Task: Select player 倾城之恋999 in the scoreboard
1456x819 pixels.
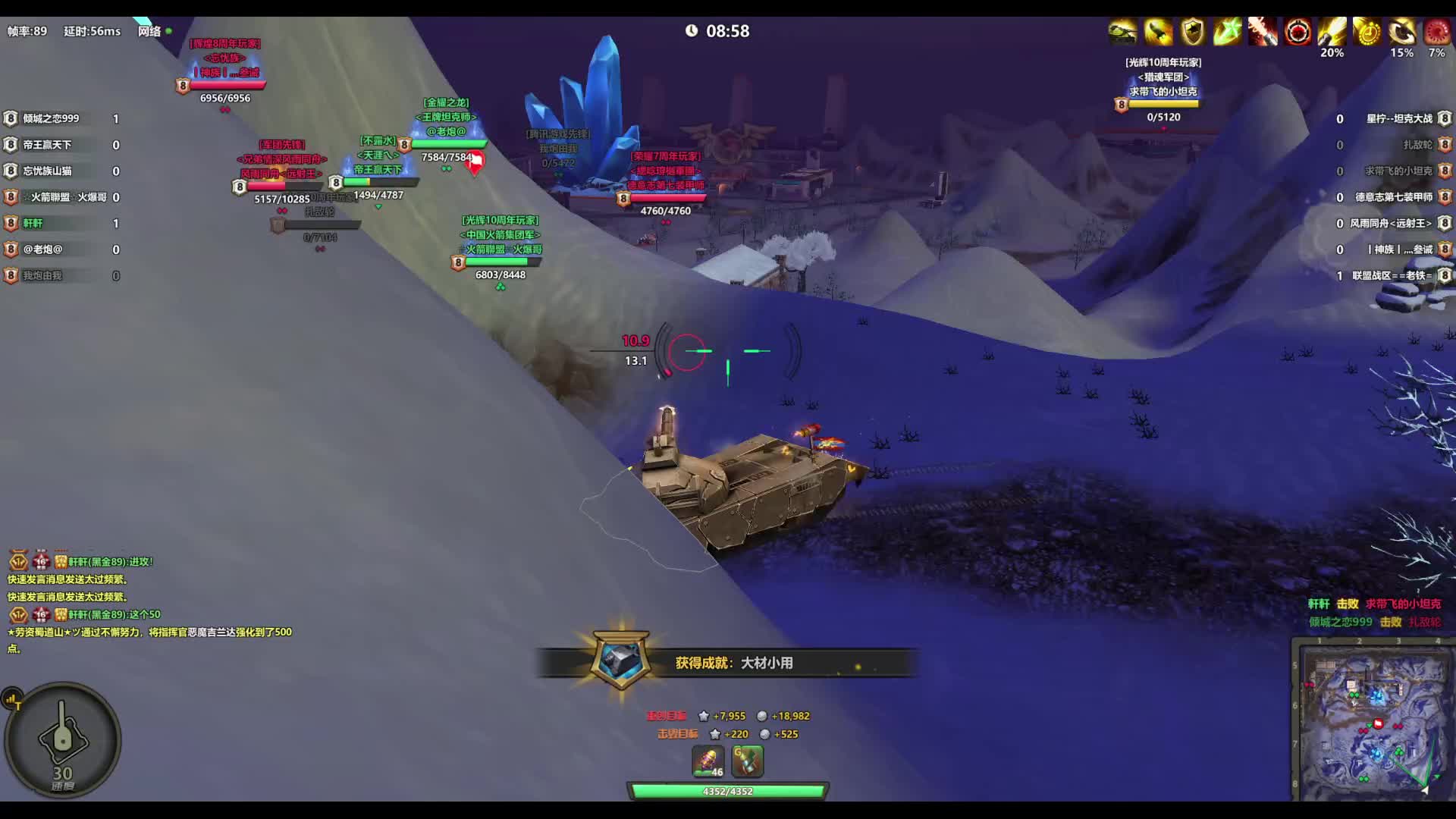Action: (x=51, y=118)
